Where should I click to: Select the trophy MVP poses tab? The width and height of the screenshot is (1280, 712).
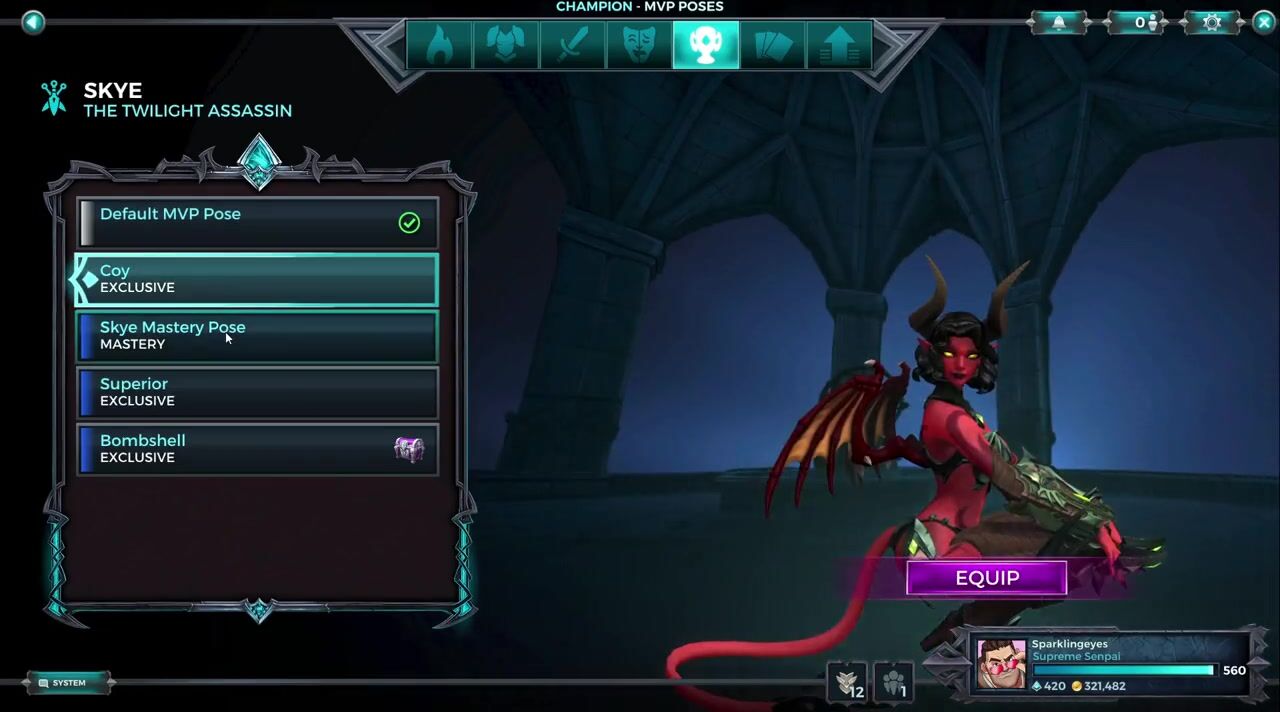pyautogui.click(x=705, y=45)
